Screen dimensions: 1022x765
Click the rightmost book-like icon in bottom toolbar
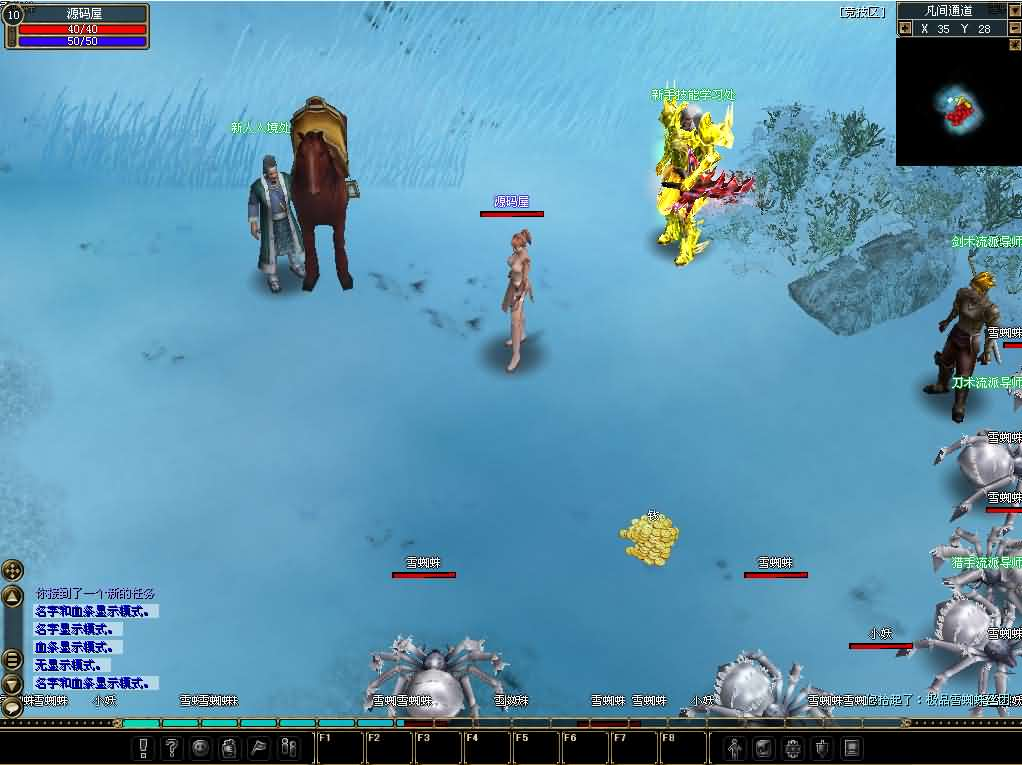tap(852, 747)
